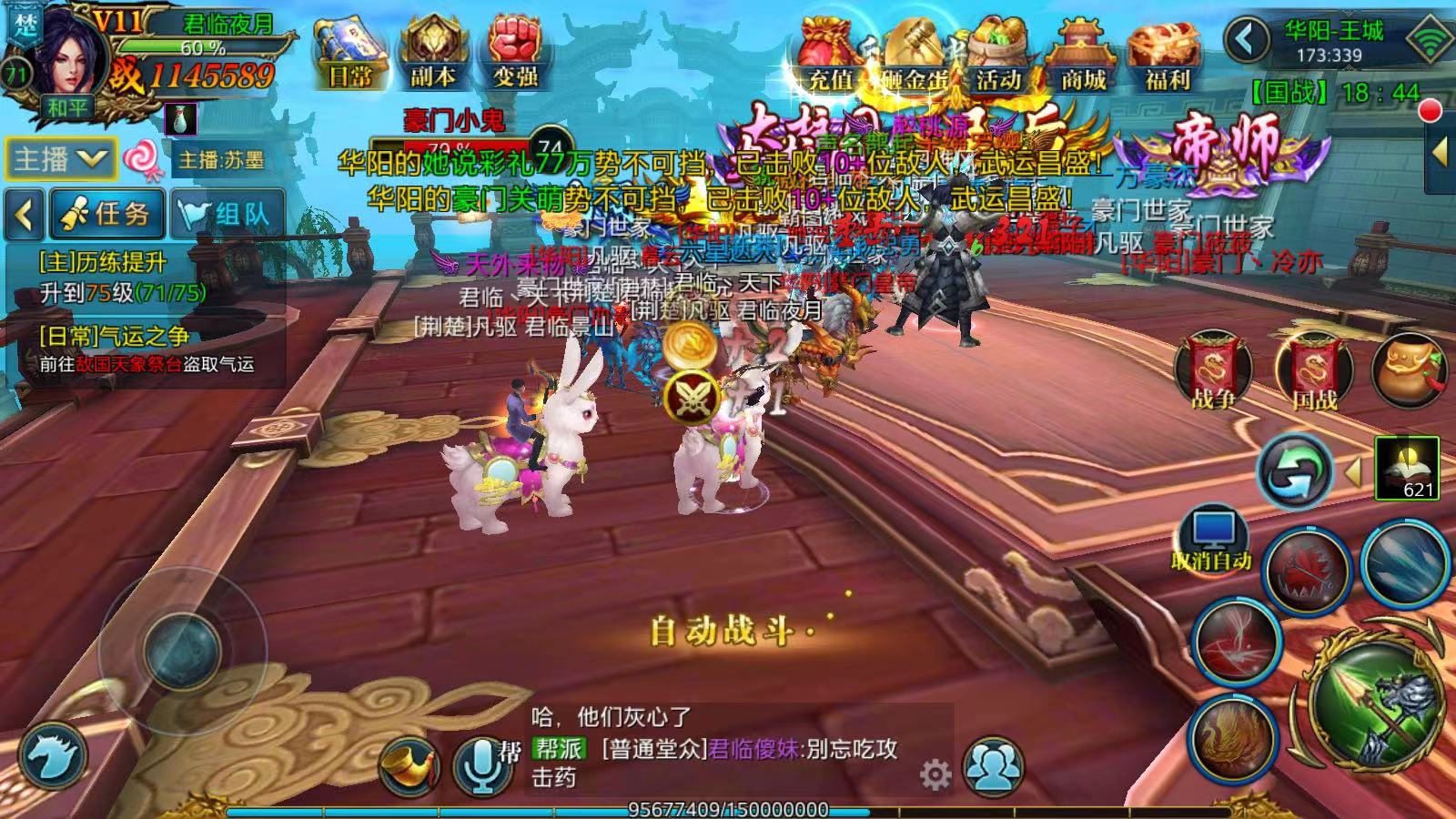
Task: Open the 充值 recharge shop
Action: coord(829,56)
